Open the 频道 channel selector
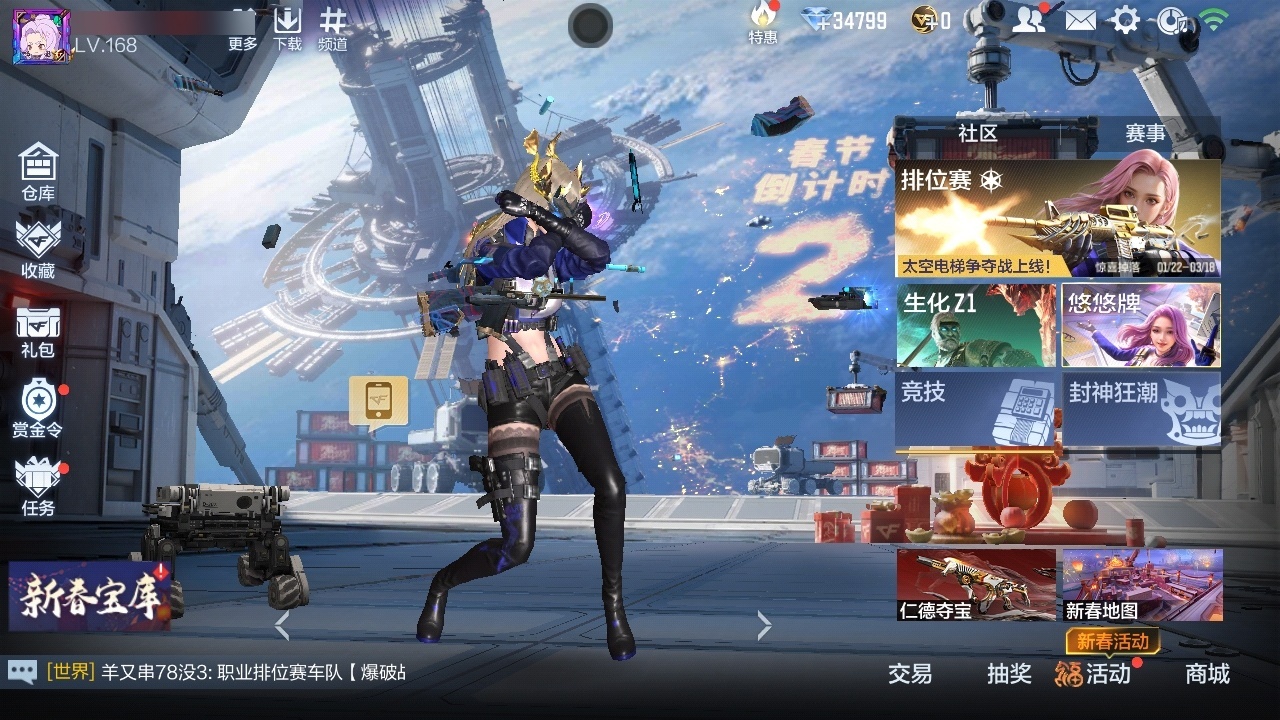The image size is (1280, 720). [332, 25]
